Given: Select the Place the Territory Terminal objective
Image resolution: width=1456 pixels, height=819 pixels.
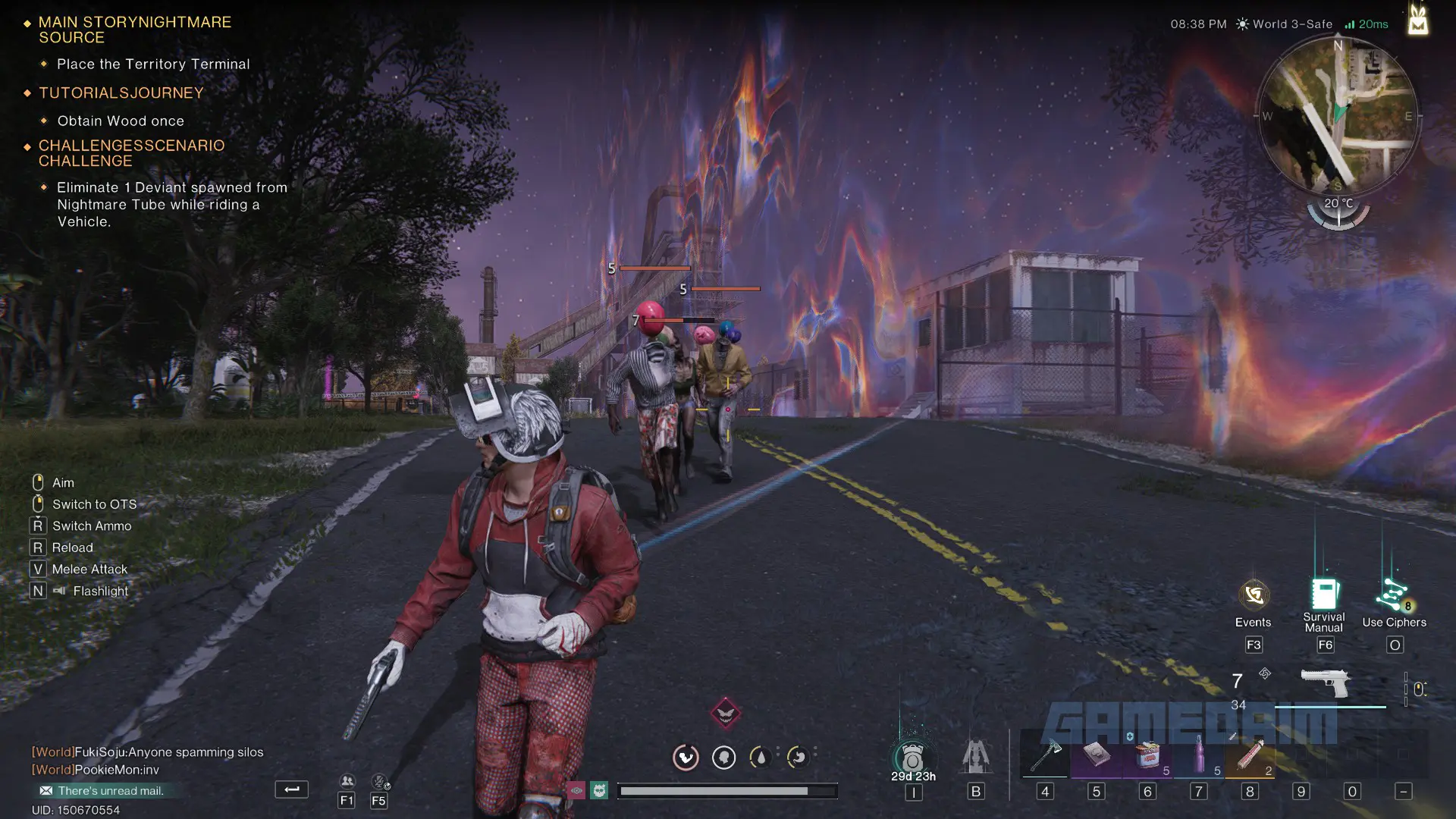Looking at the screenshot, I should point(152,64).
